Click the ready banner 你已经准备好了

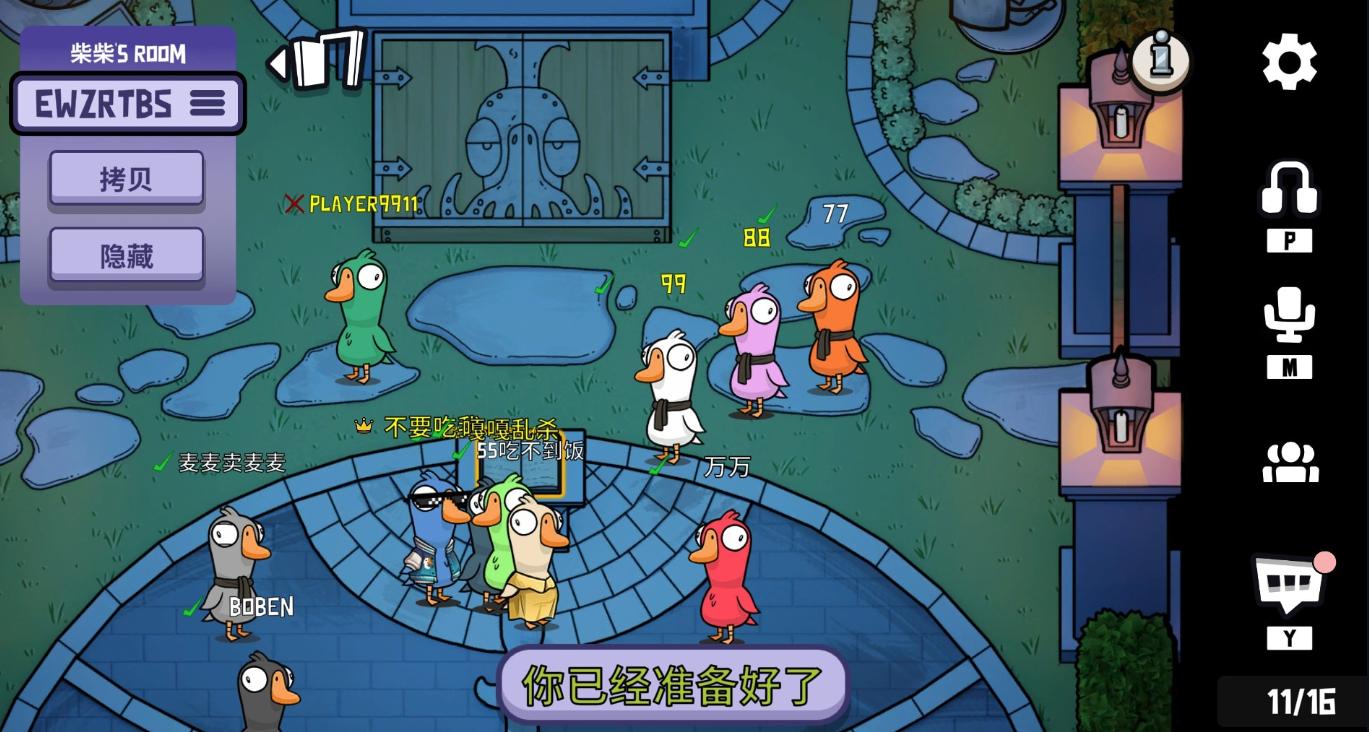pyautogui.click(x=673, y=685)
